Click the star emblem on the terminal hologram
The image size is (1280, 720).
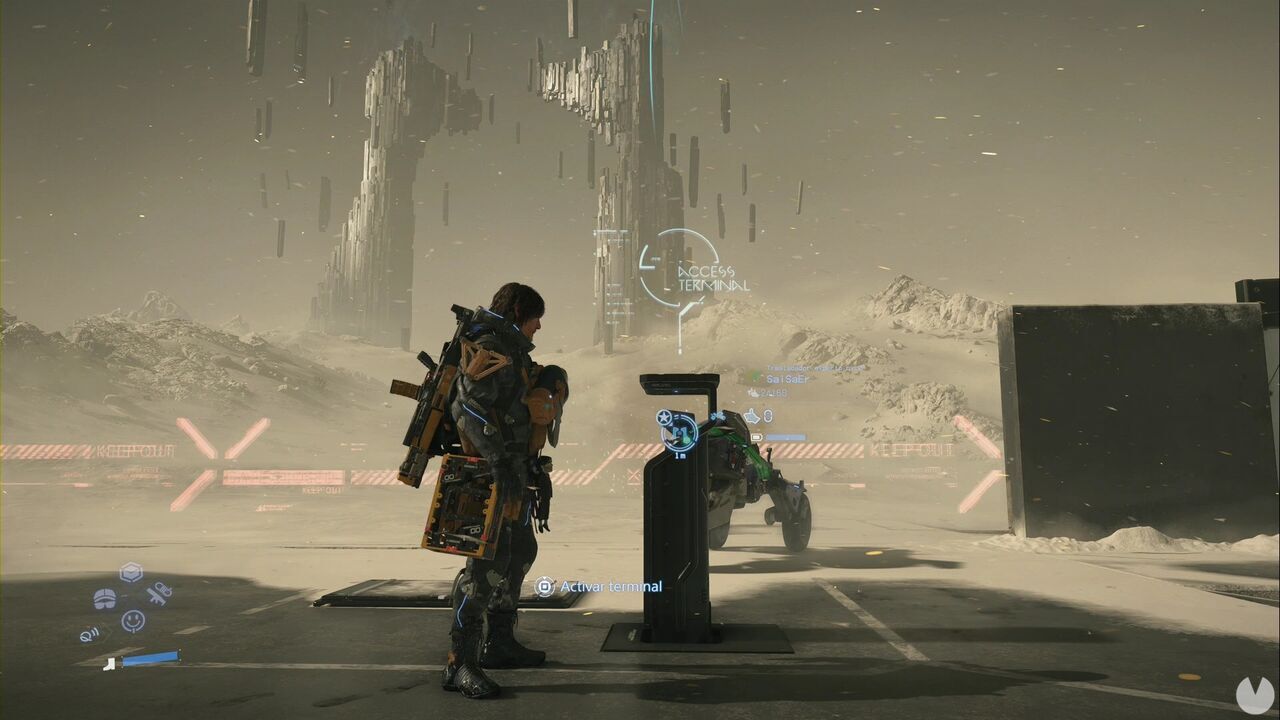(x=663, y=417)
